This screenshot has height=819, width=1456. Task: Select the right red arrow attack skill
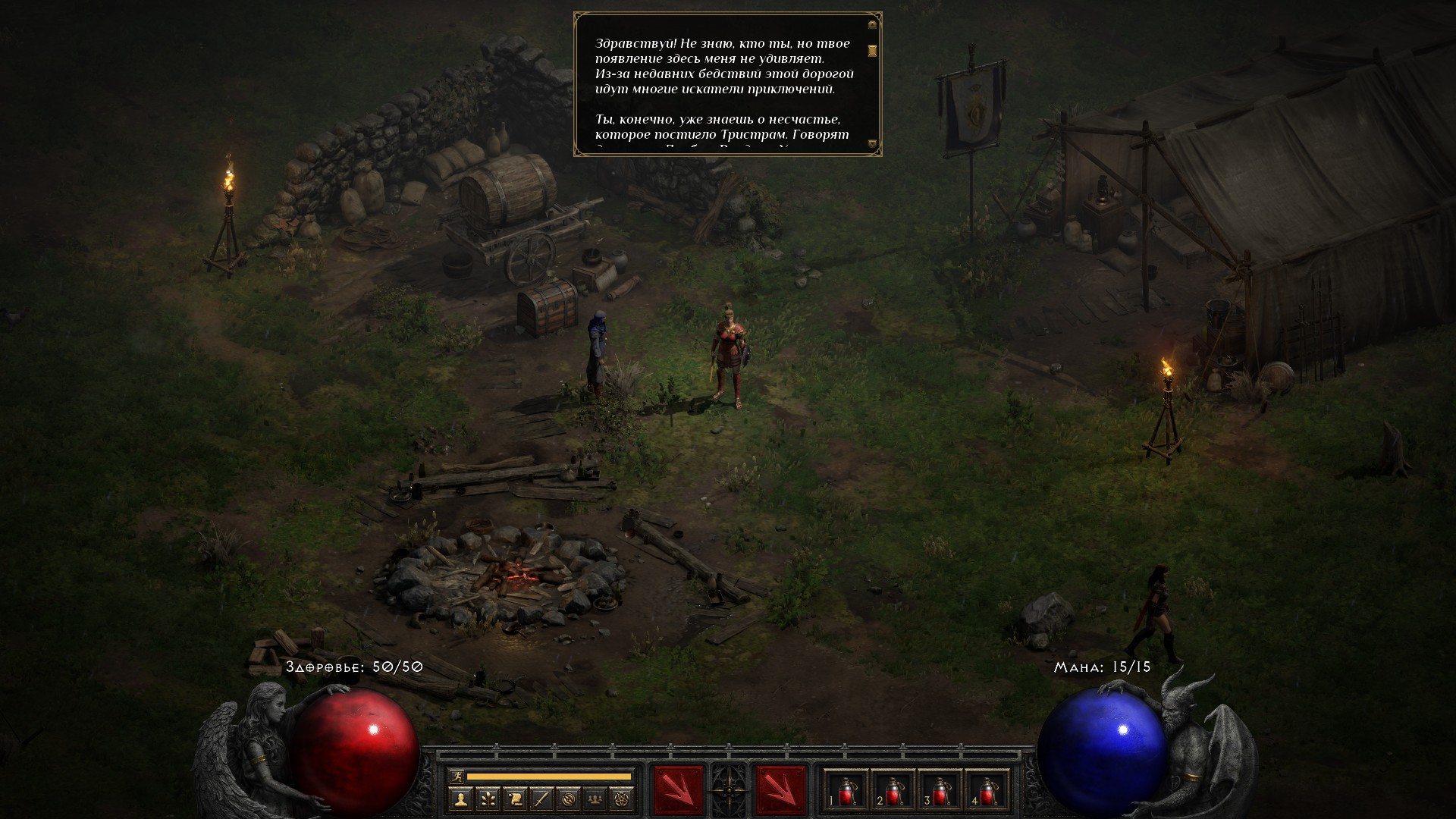pos(780,790)
